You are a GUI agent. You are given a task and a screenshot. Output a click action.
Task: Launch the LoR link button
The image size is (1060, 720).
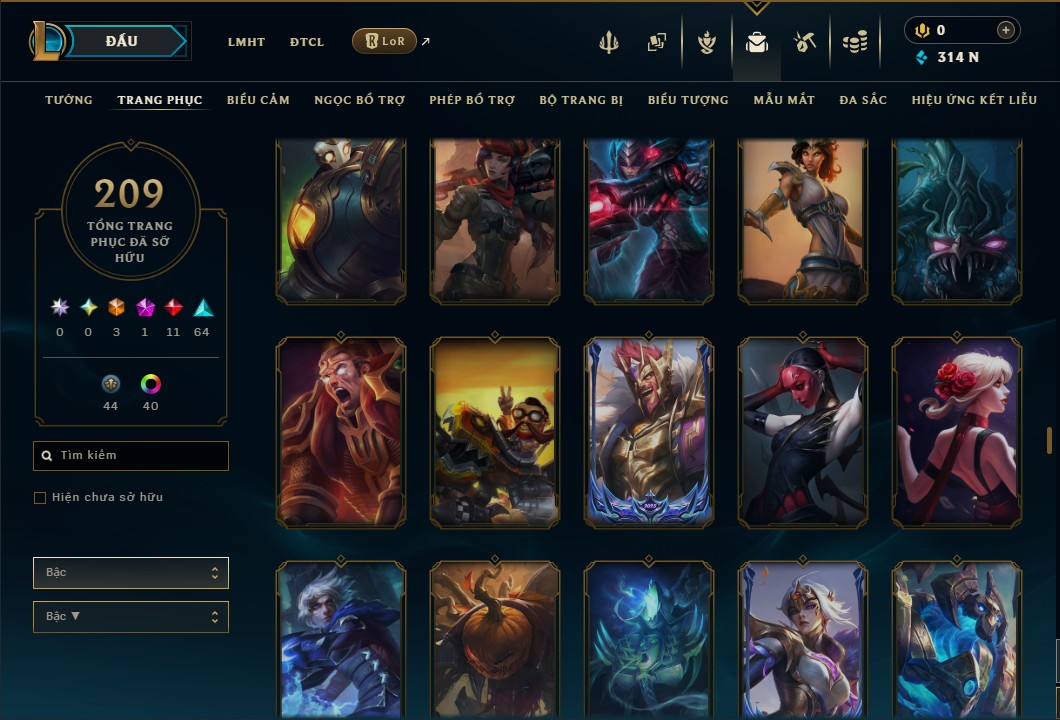(x=385, y=41)
